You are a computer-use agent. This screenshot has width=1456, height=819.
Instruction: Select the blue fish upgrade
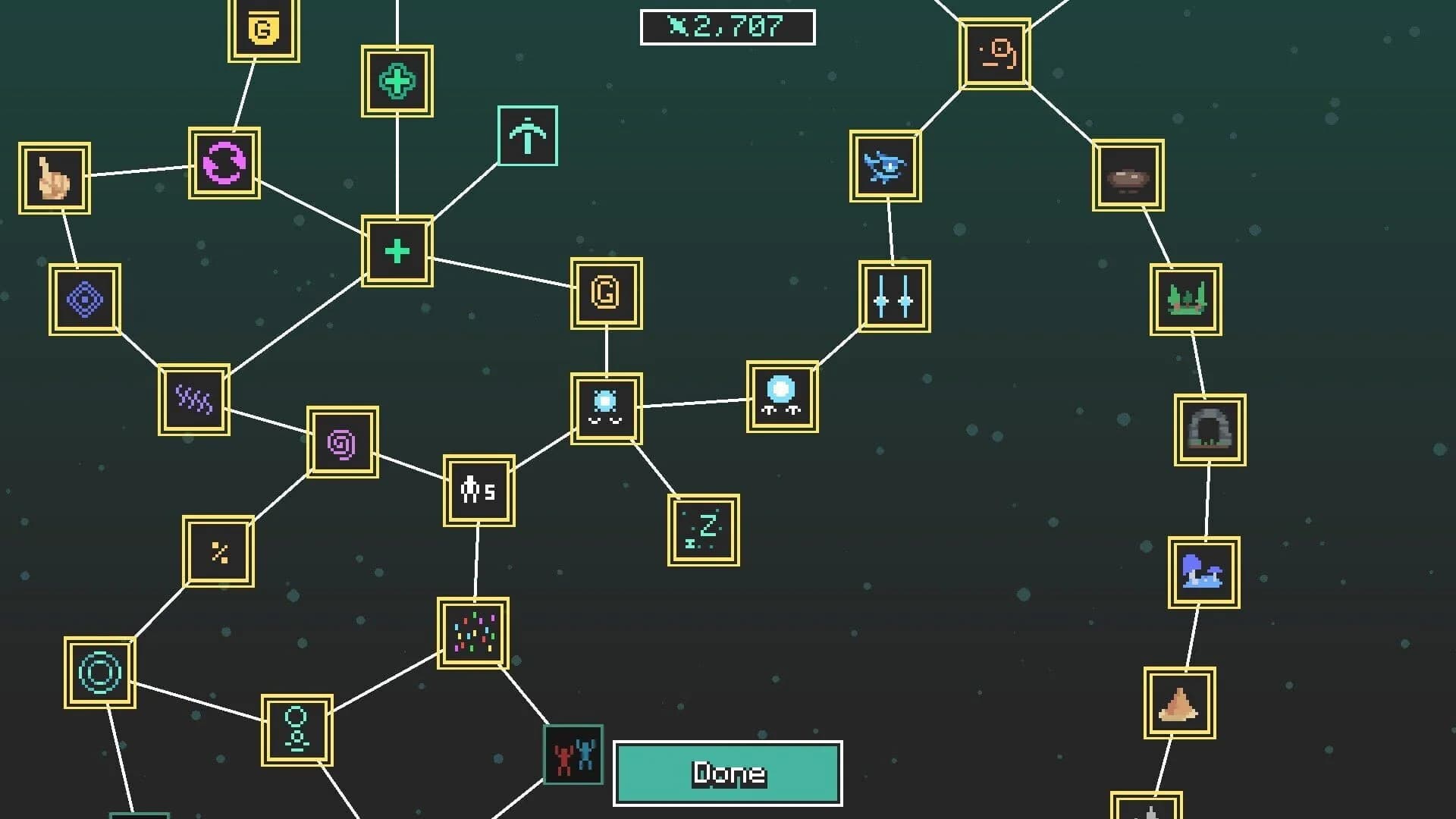[x=886, y=168]
